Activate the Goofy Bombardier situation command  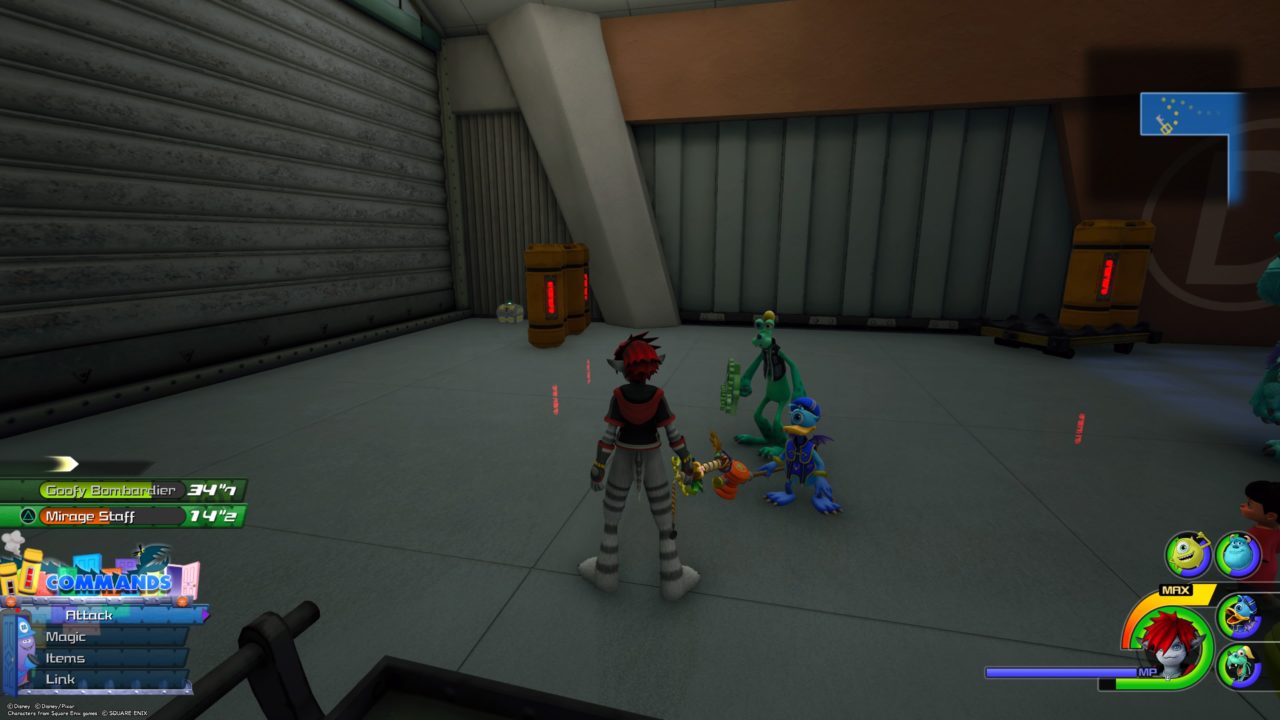click(110, 490)
